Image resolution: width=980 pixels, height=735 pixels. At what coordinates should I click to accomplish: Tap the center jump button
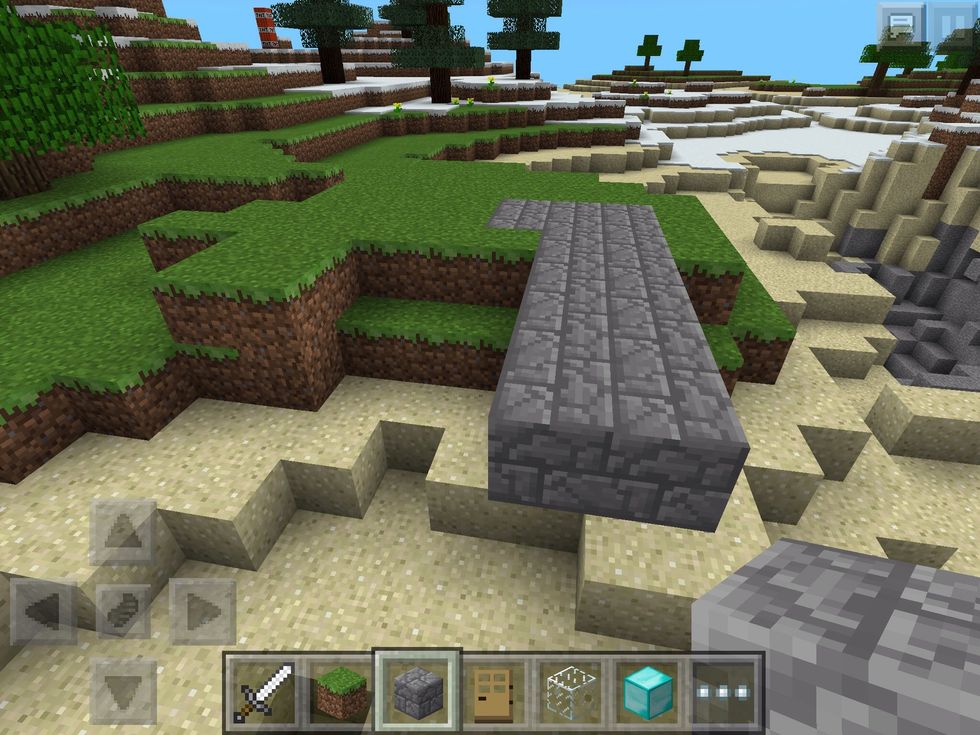pos(124,610)
